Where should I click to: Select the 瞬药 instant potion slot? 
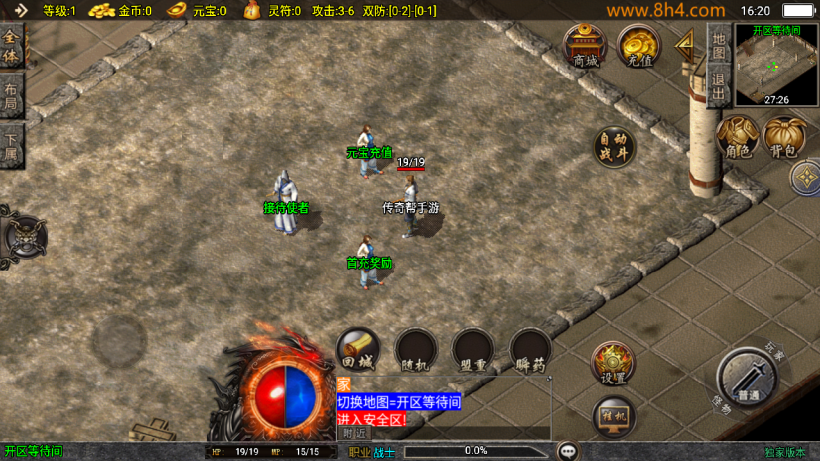[x=530, y=350]
